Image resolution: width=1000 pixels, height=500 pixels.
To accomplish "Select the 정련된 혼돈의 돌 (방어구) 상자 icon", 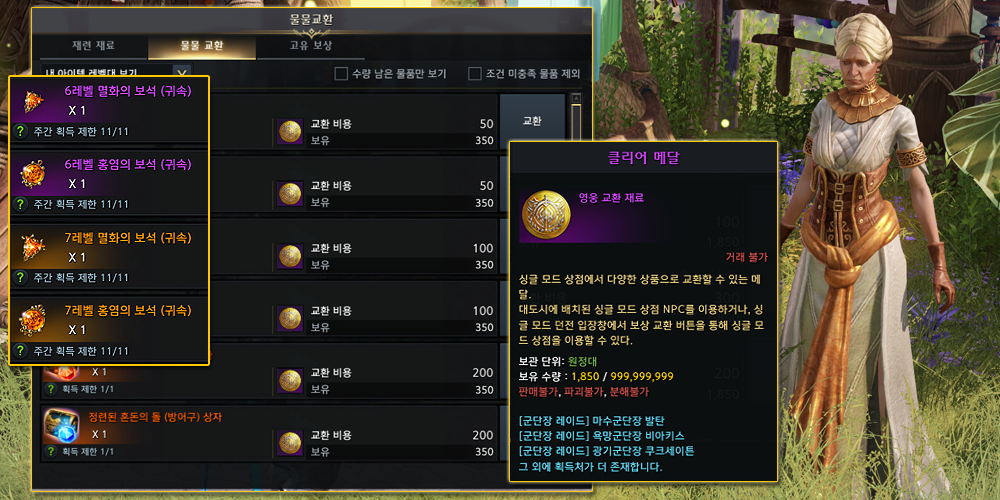I will coord(61,426).
